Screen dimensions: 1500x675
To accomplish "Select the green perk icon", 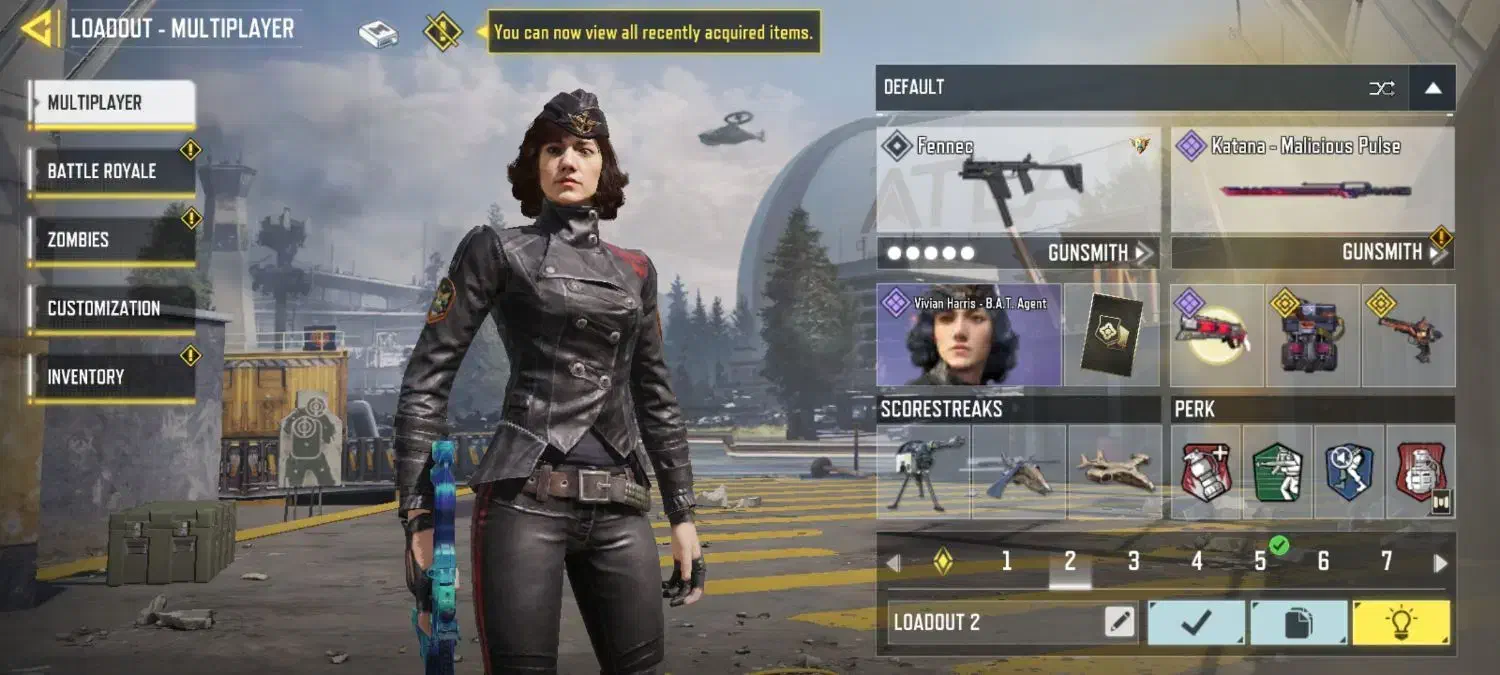I will tap(1278, 472).
